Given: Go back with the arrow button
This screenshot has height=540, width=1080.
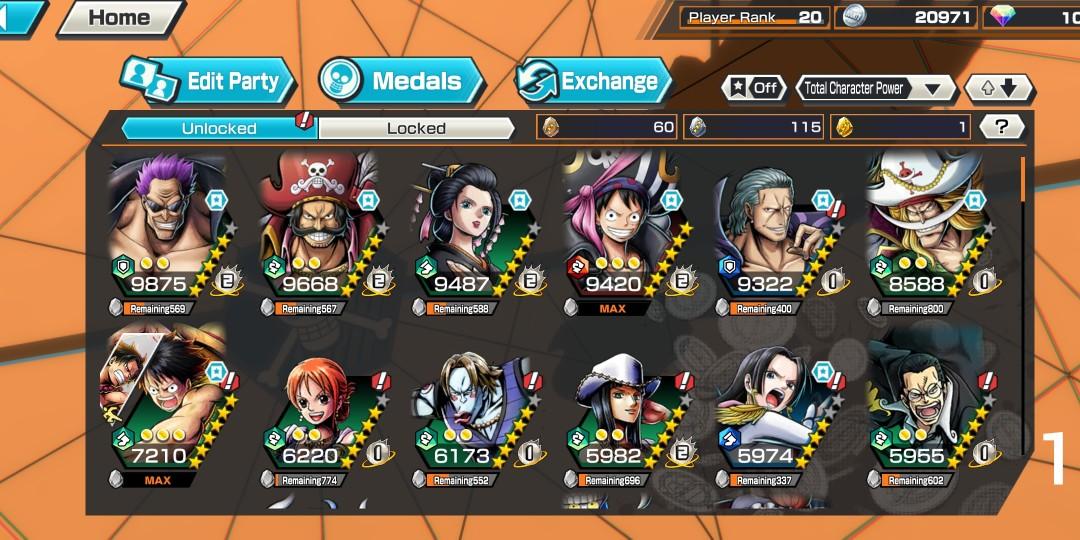Looking at the screenshot, I should click(x=20, y=16).
